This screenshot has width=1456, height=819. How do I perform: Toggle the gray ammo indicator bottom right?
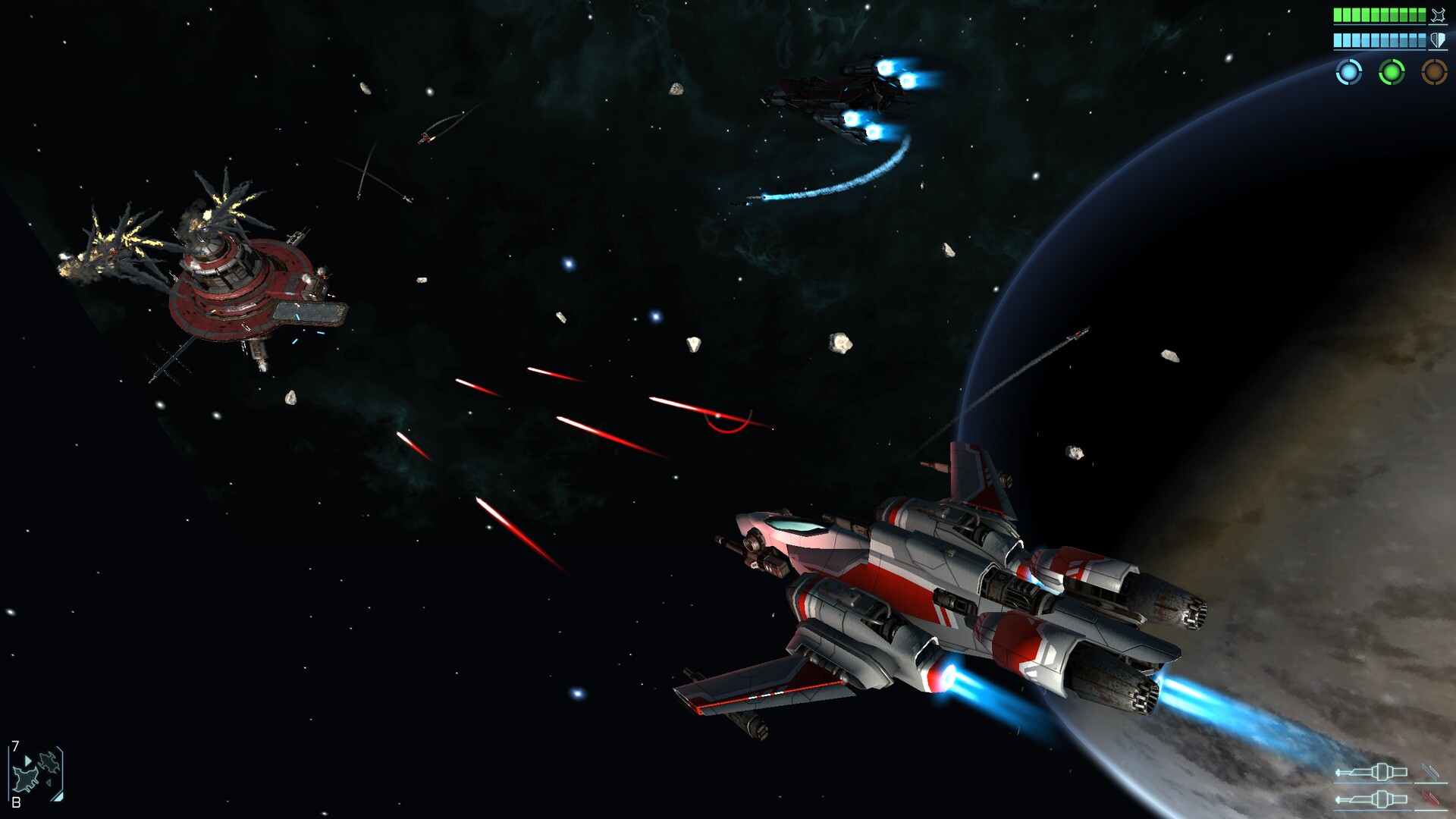point(1432,772)
